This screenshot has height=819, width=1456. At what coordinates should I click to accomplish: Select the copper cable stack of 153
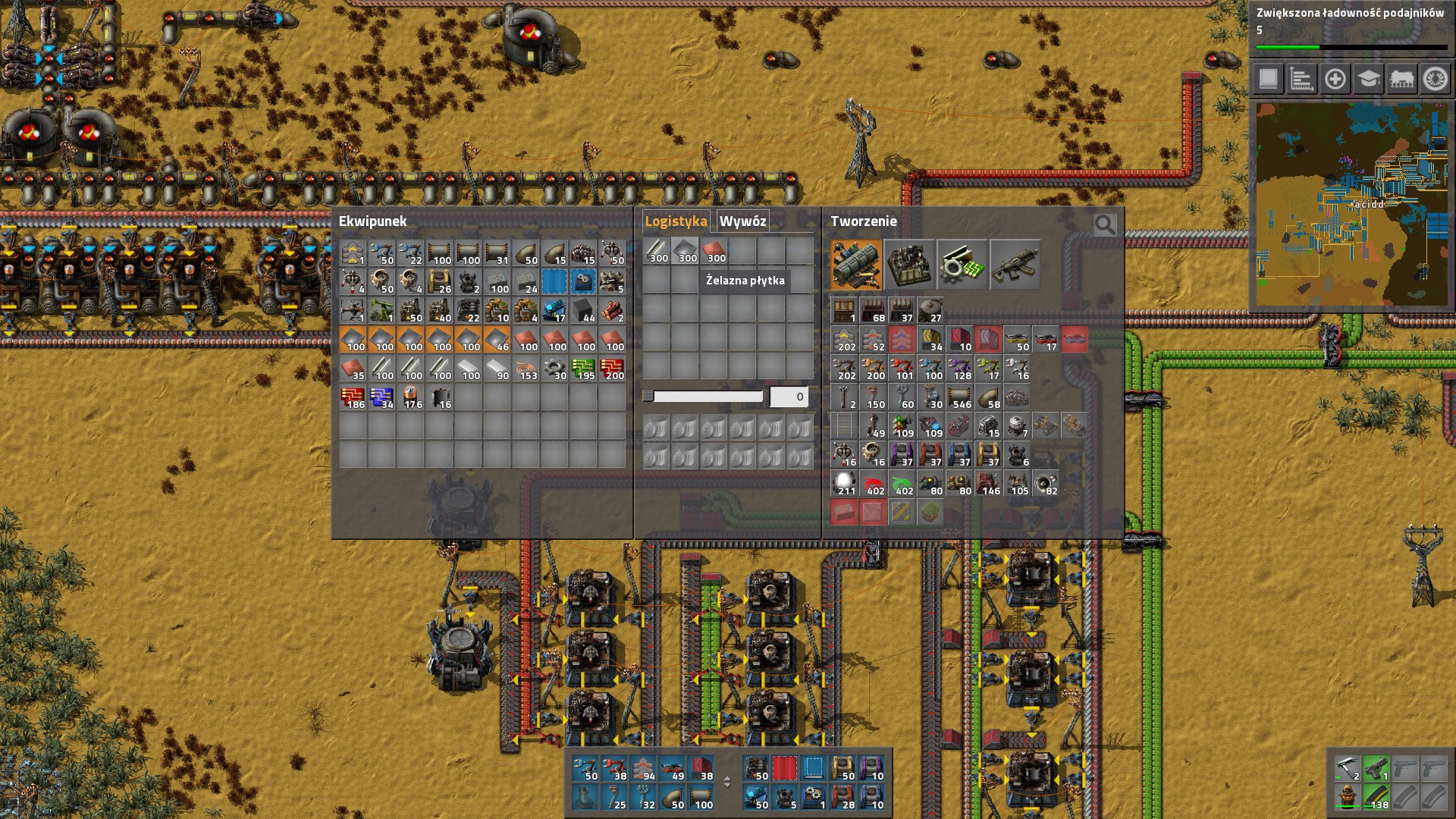click(526, 369)
